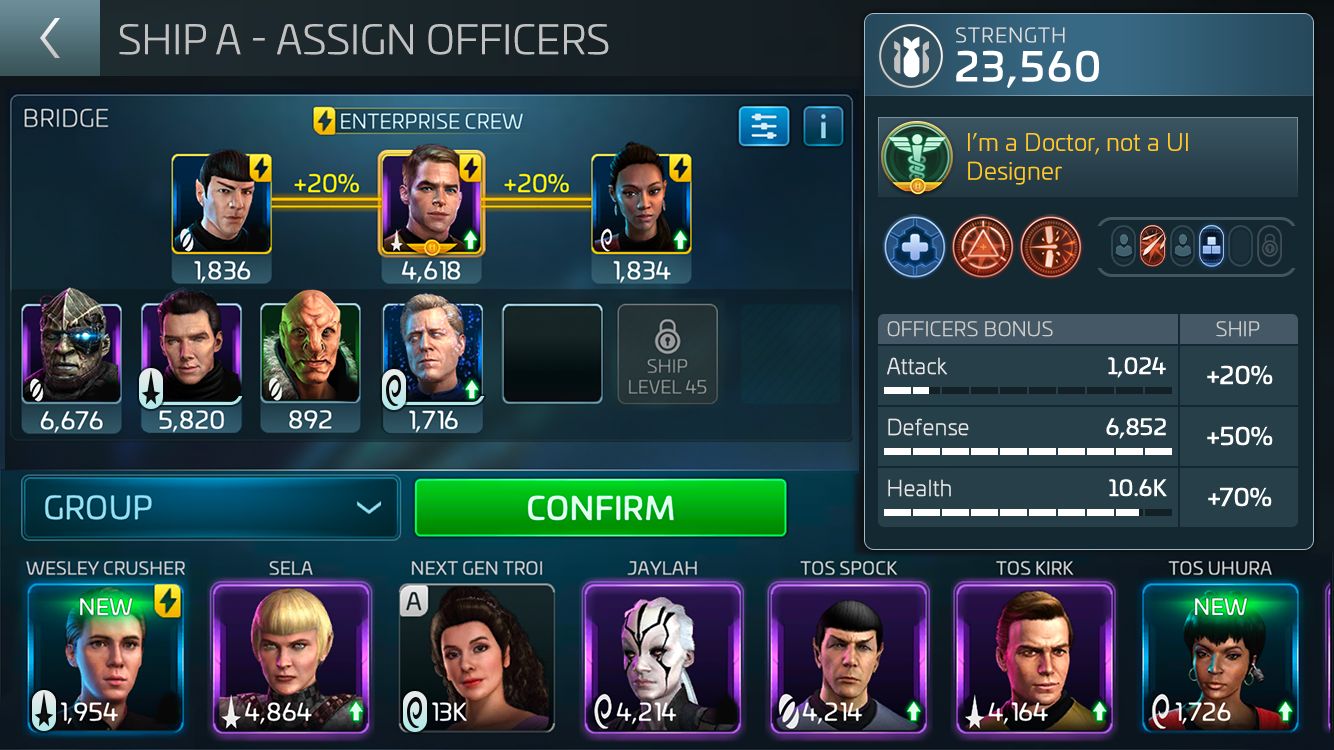
Task: Tap the blue medical cross ability icon
Action: pyautogui.click(x=914, y=247)
